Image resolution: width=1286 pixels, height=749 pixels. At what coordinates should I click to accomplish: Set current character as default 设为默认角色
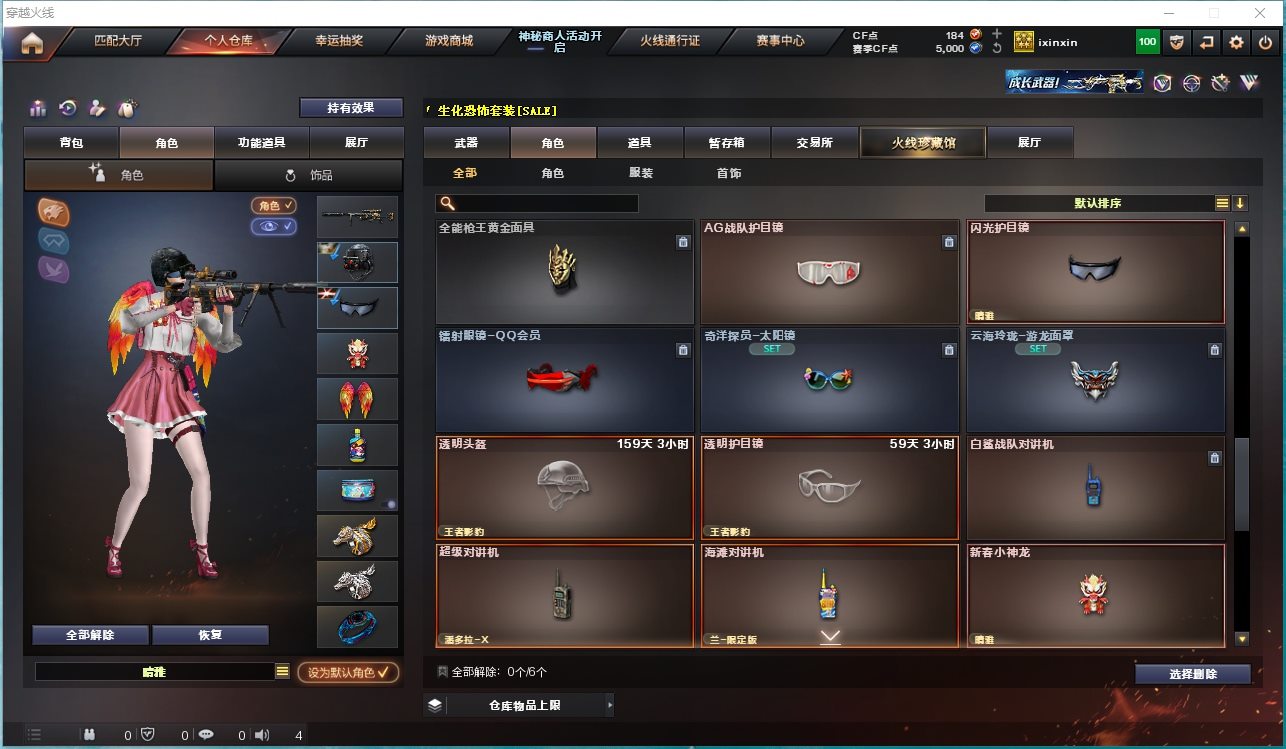coord(348,673)
